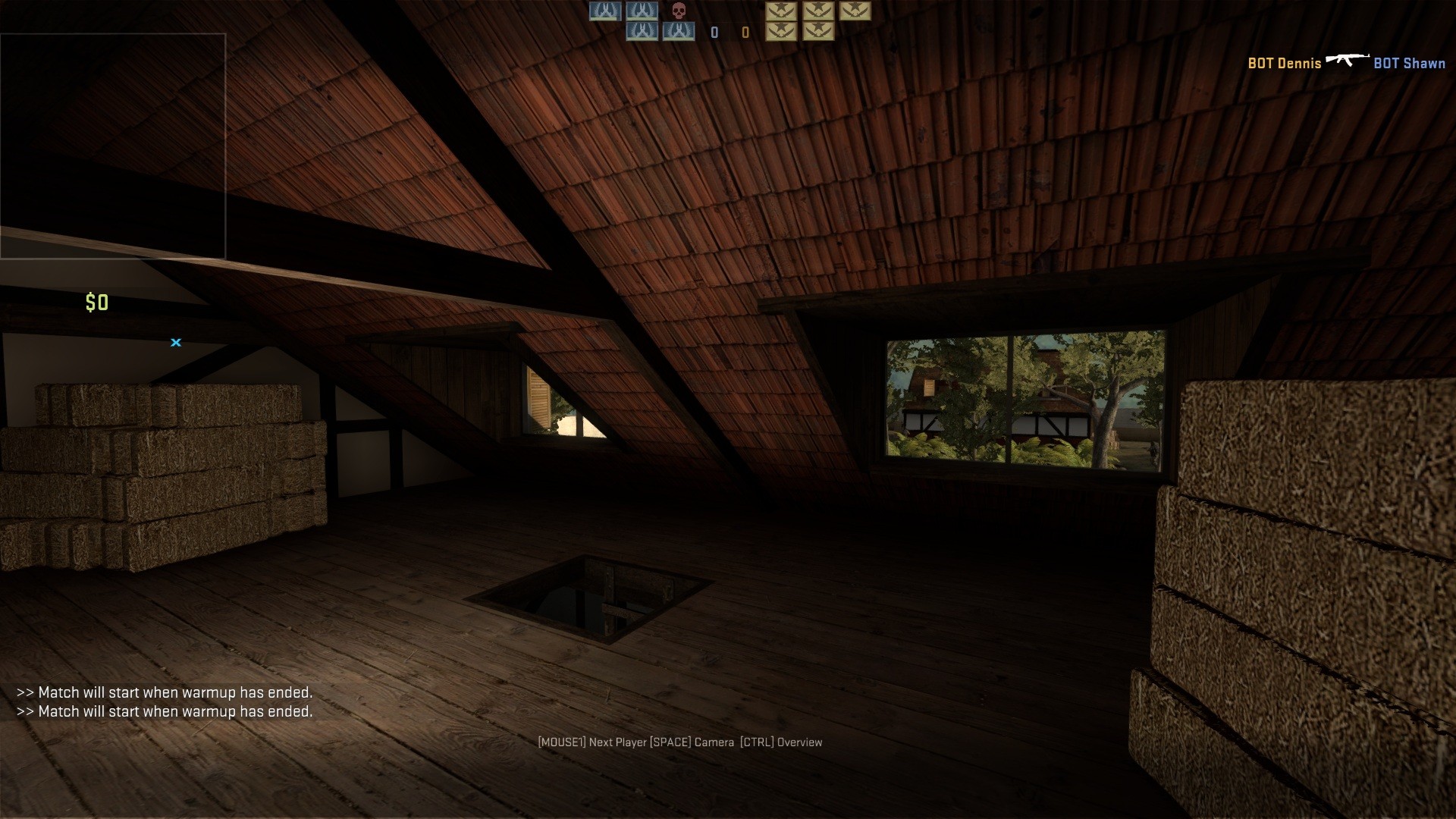Click the second Terrorist avatar in the bottom row
The image size is (1456, 819).
click(820, 32)
